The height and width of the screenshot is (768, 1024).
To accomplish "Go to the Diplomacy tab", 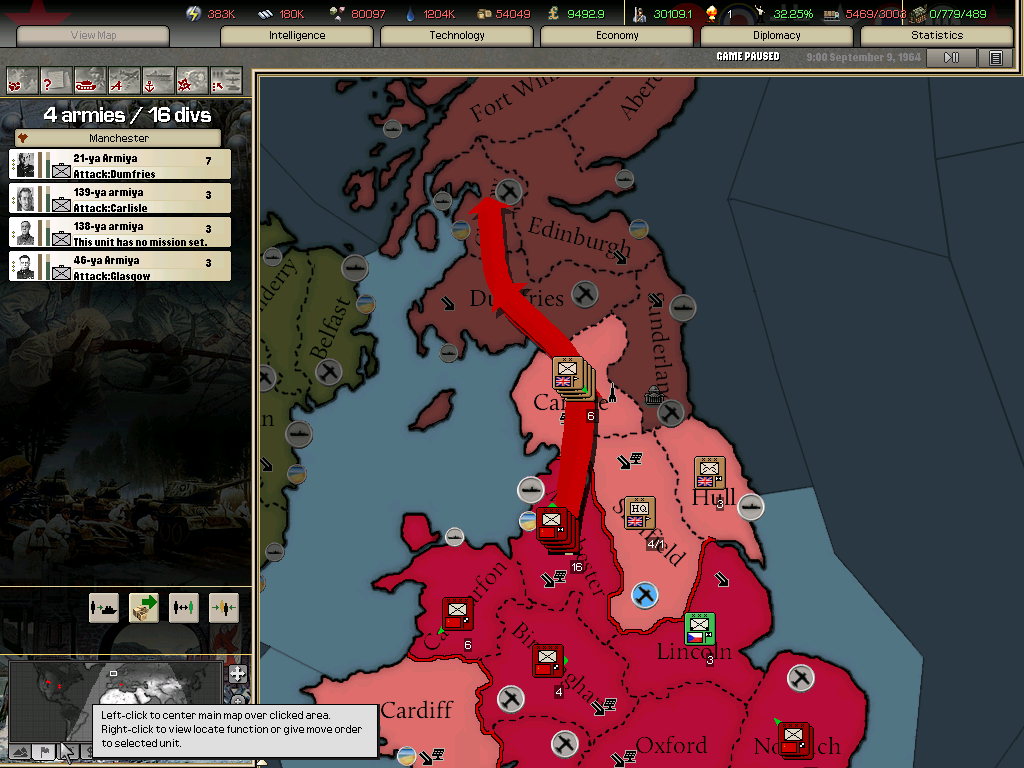I will (x=777, y=36).
